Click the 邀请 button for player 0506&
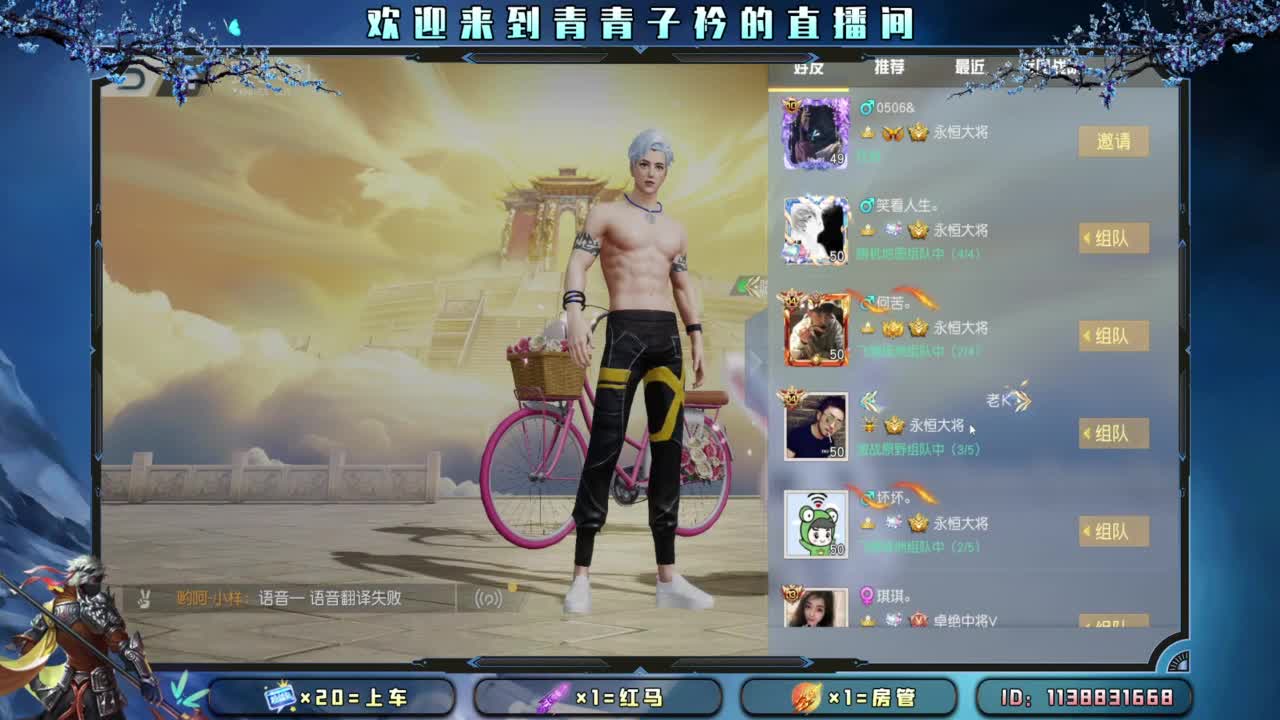The image size is (1280, 720). coord(1113,141)
